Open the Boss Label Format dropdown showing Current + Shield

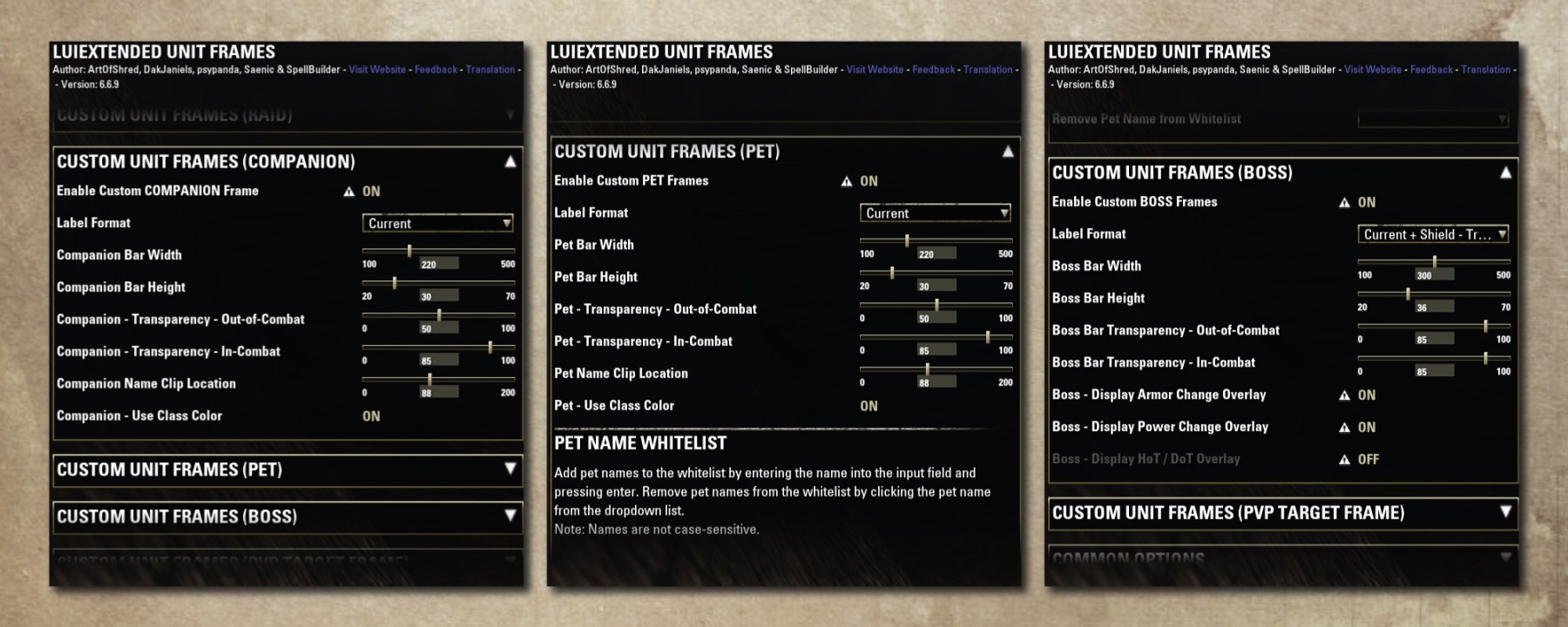pos(1433,234)
